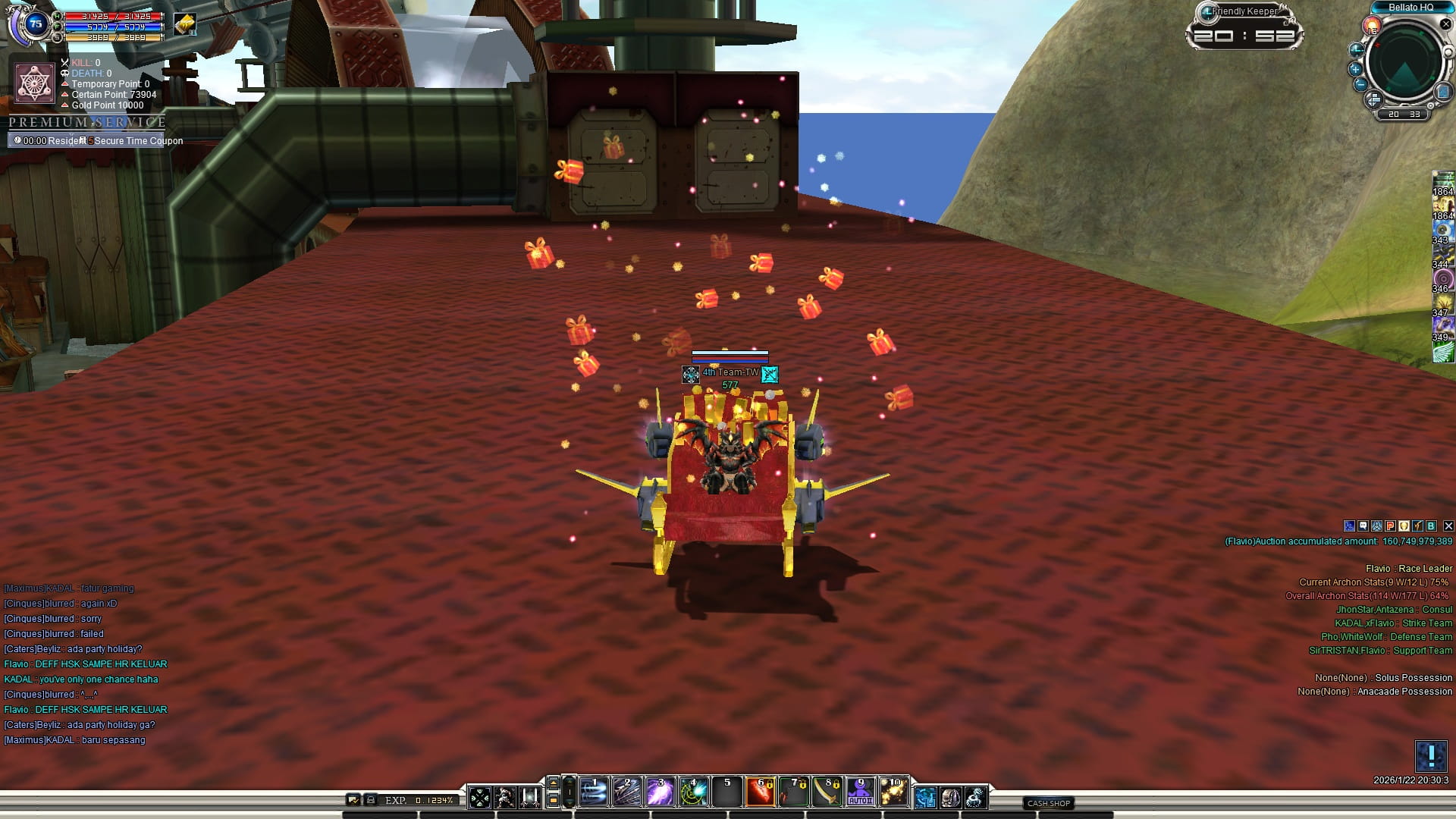Activate the golden sparkle skill in slot 10
The height and width of the screenshot is (819, 1456).
(893, 792)
